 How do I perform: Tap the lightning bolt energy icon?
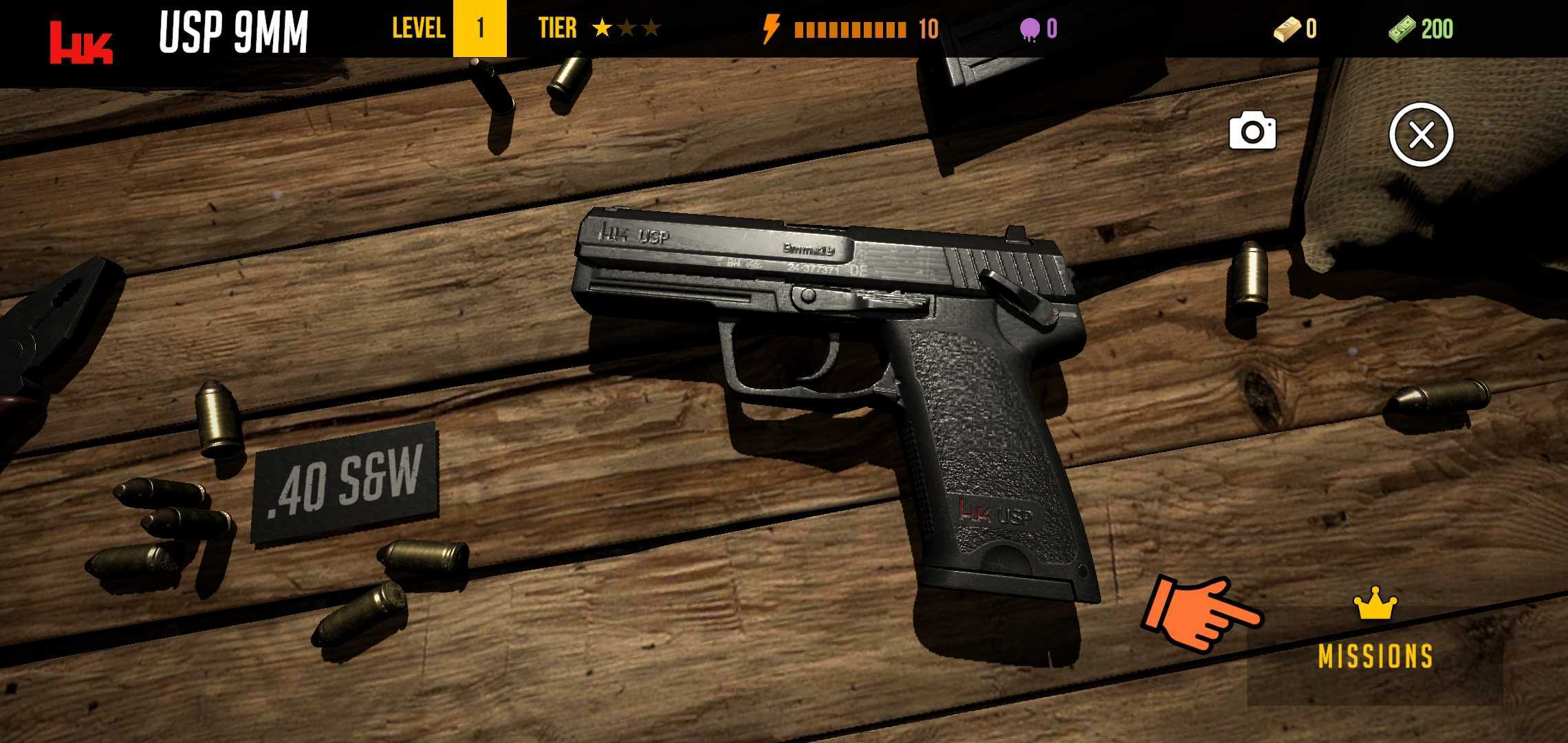tap(772, 29)
